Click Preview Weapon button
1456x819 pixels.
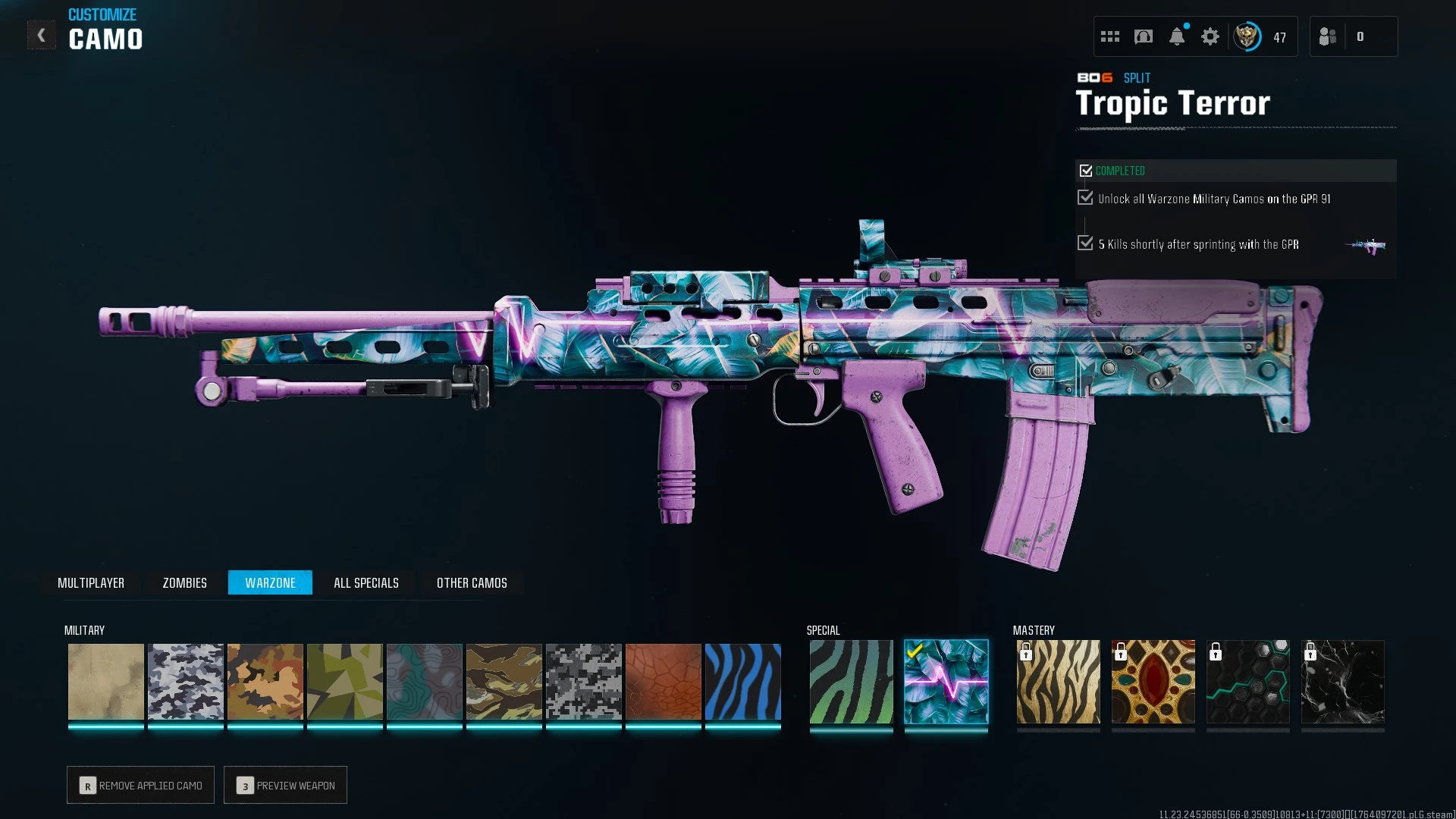[x=285, y=785]
